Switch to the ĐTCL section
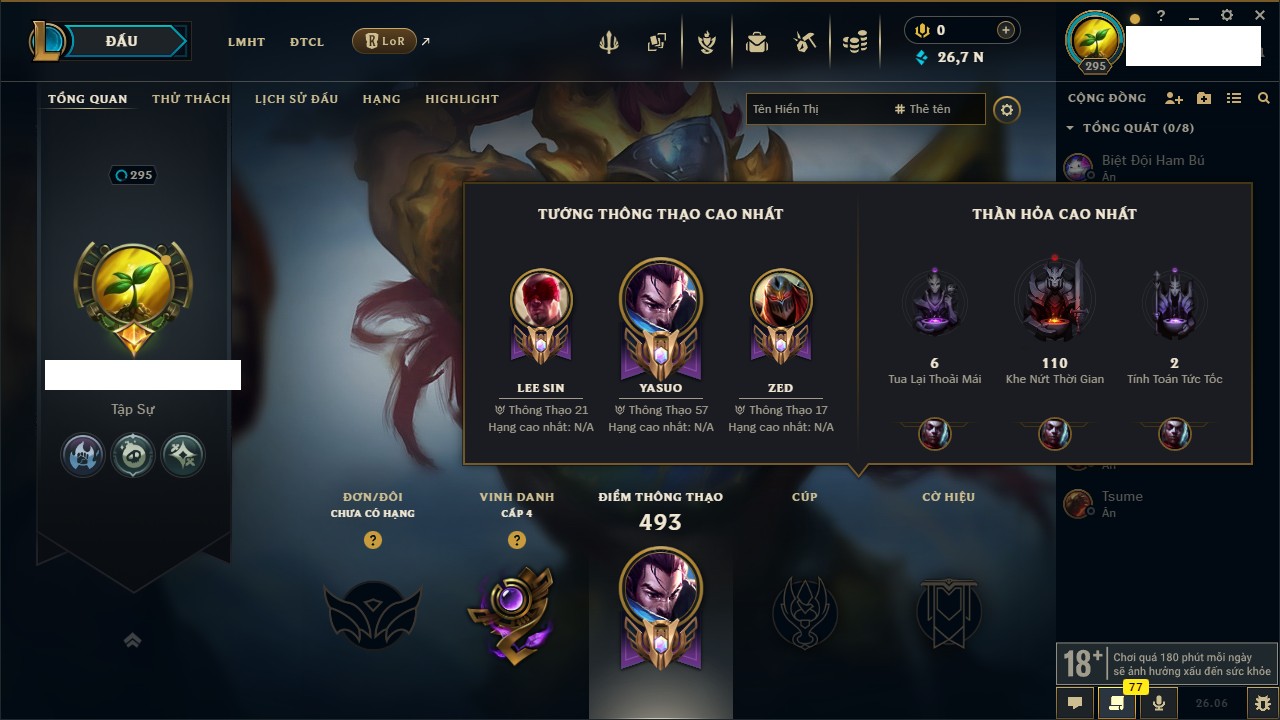The image size is (1280, 720). pos(307,42)
